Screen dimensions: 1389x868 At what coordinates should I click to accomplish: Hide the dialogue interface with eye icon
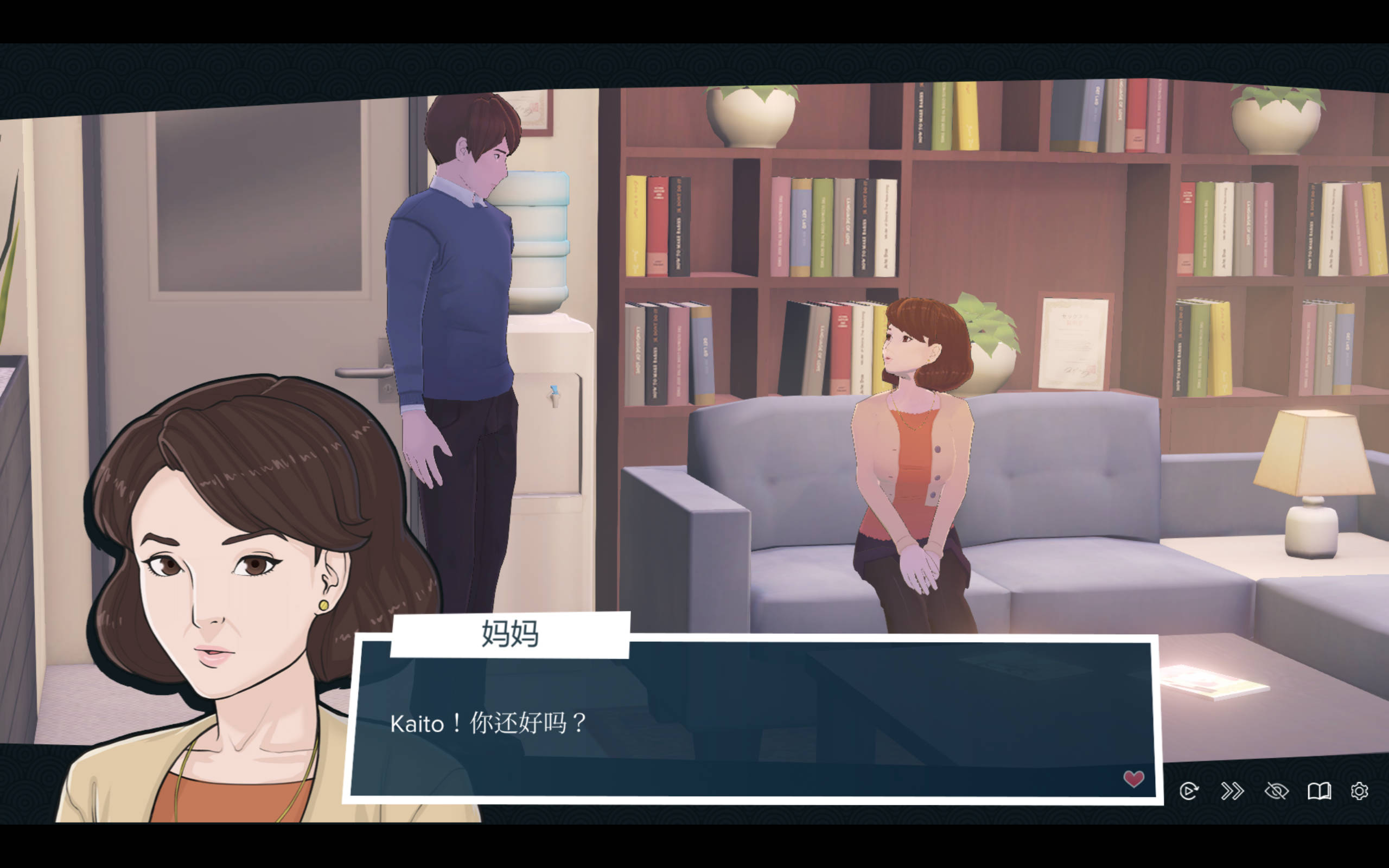pos(1276,791)
